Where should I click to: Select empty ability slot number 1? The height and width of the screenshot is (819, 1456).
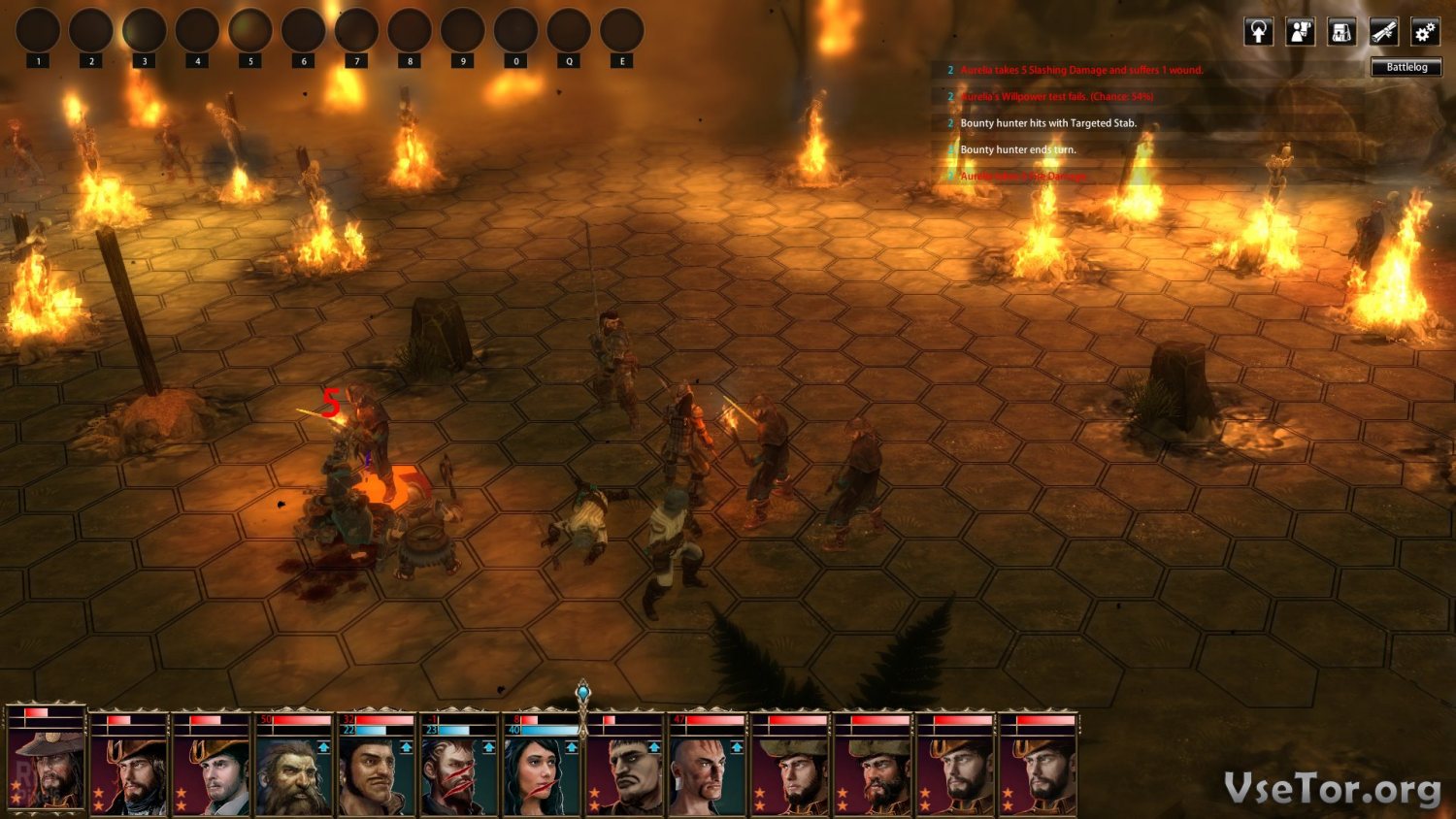[38, 31]
